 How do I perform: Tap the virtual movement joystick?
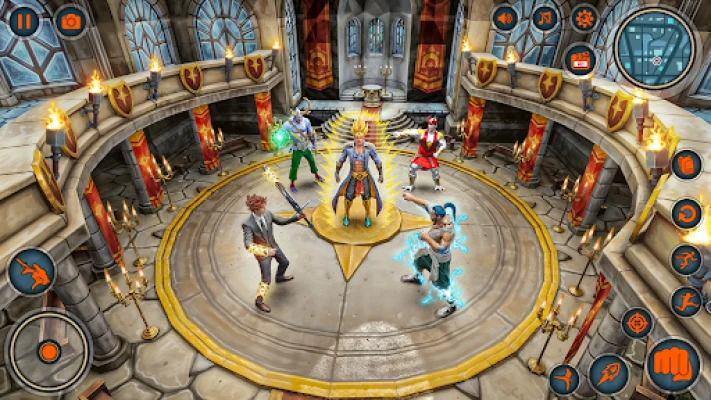tap(48, 350)
